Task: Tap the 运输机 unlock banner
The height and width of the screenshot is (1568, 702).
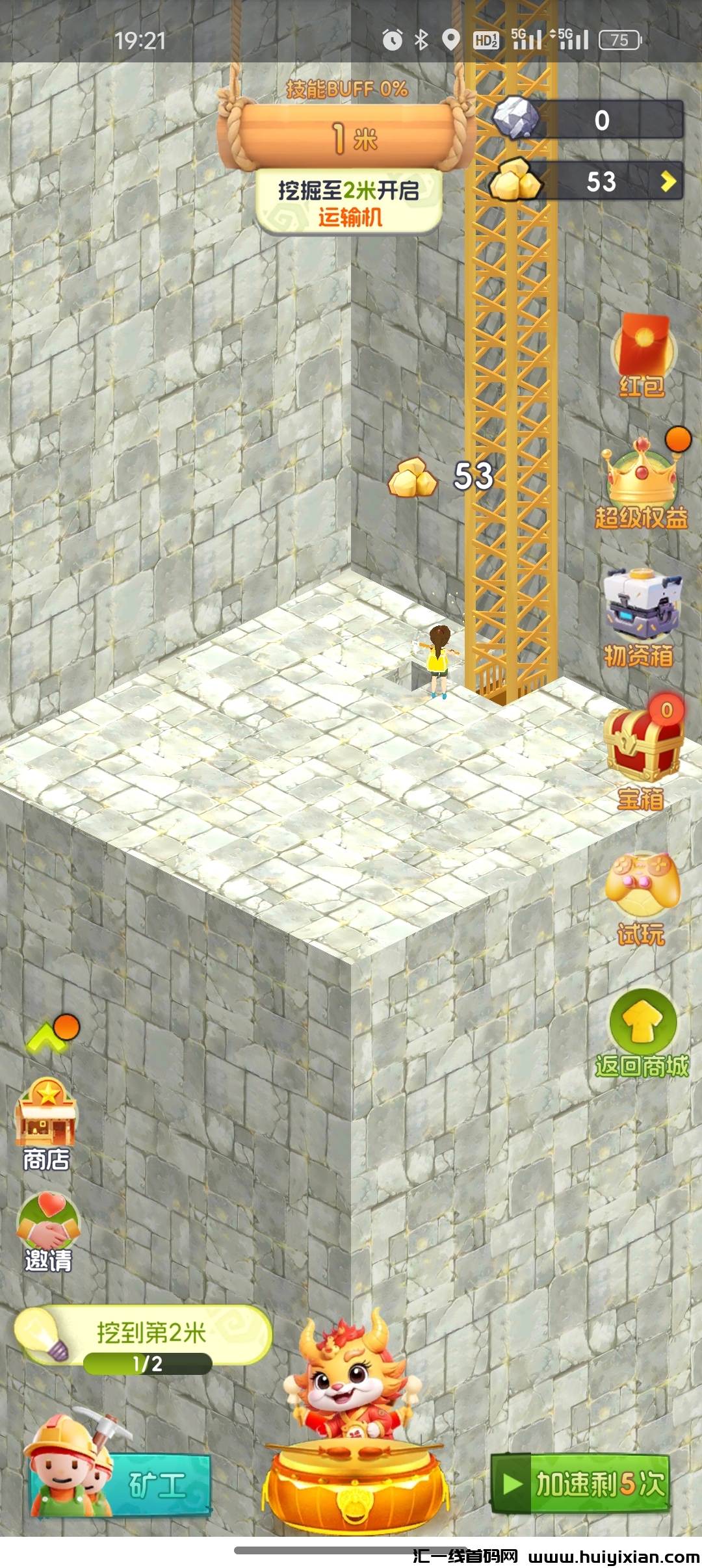Action: 349,203
